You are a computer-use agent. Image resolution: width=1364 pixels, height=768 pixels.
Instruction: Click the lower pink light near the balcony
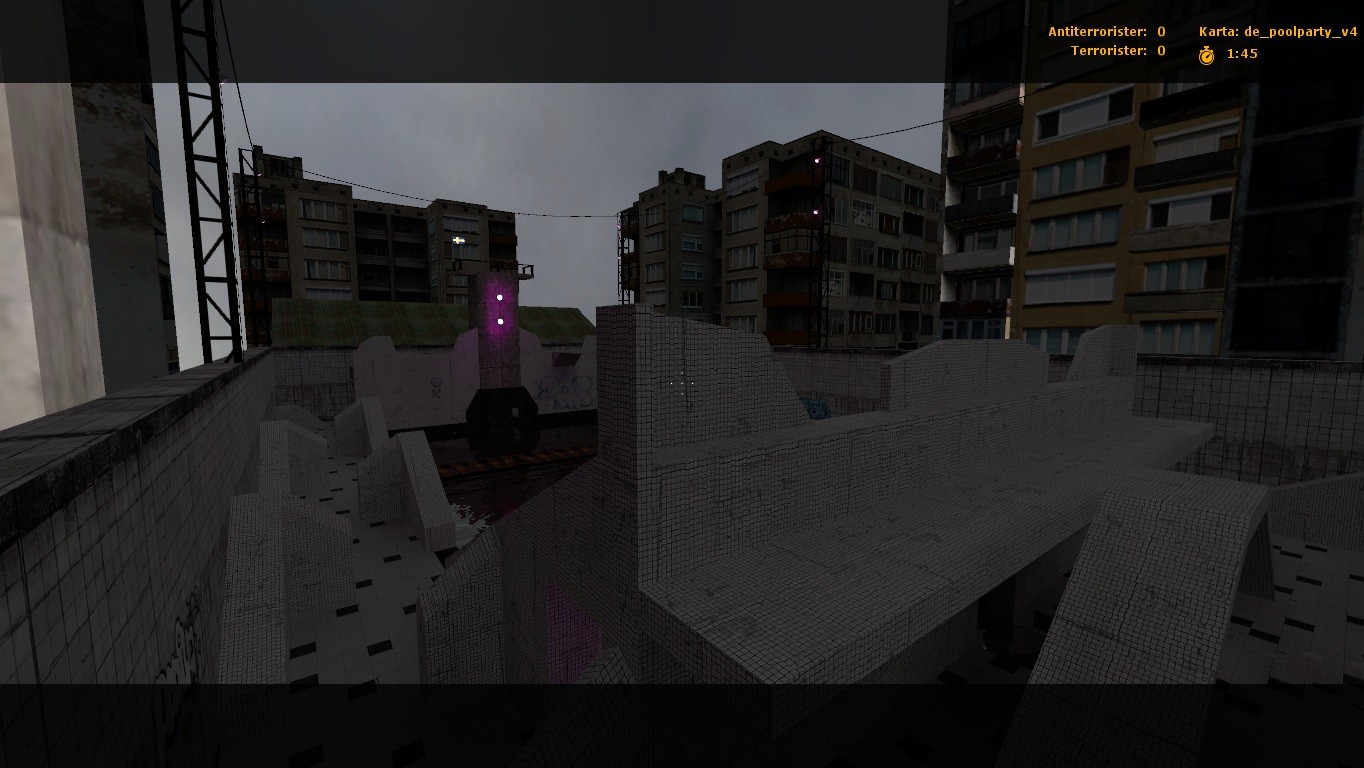817,211
